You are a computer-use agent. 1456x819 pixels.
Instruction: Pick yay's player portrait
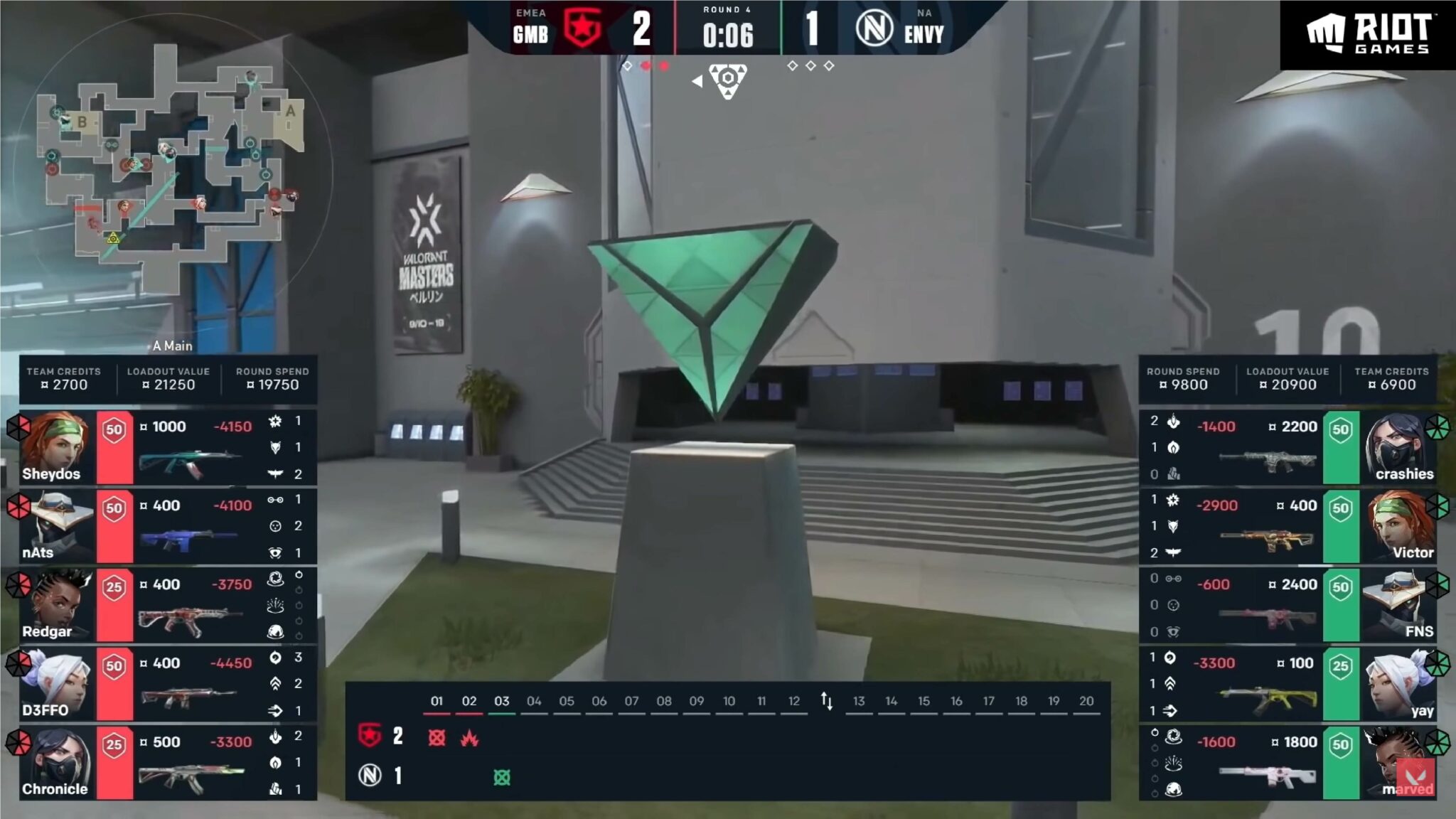tap(1396, 684)
